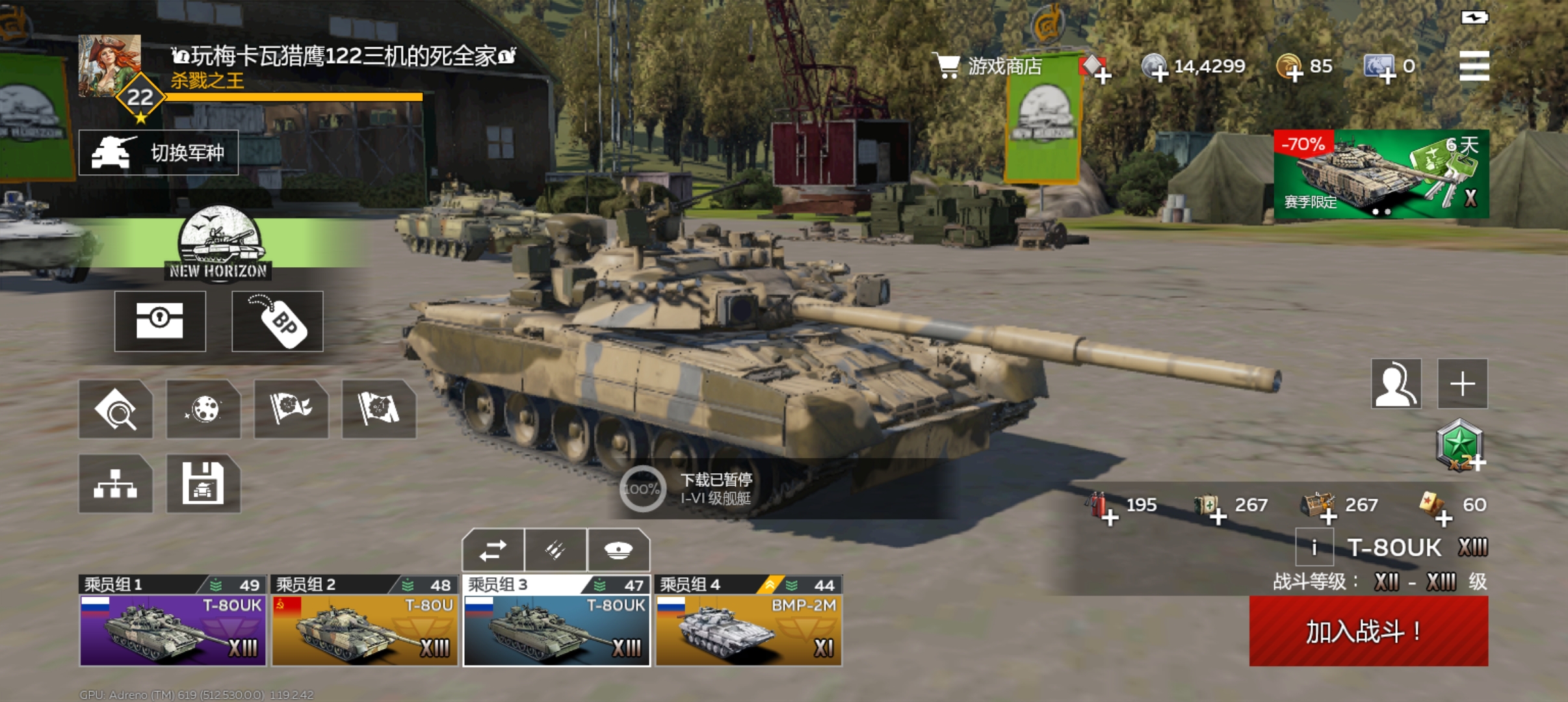Open the research tree icon
This screenshot has width=1568, height=702.
pos(116,484)
